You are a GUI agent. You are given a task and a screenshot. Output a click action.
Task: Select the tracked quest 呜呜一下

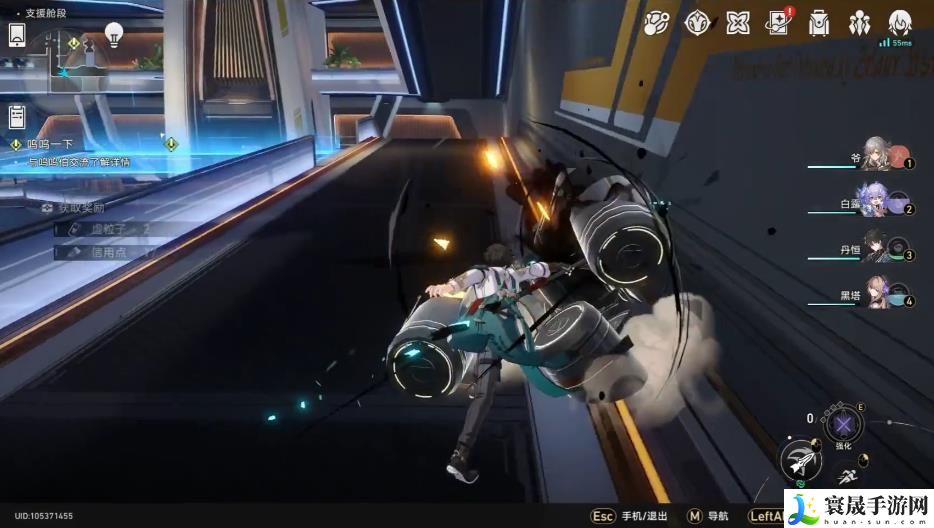click(x=48, y=145)
